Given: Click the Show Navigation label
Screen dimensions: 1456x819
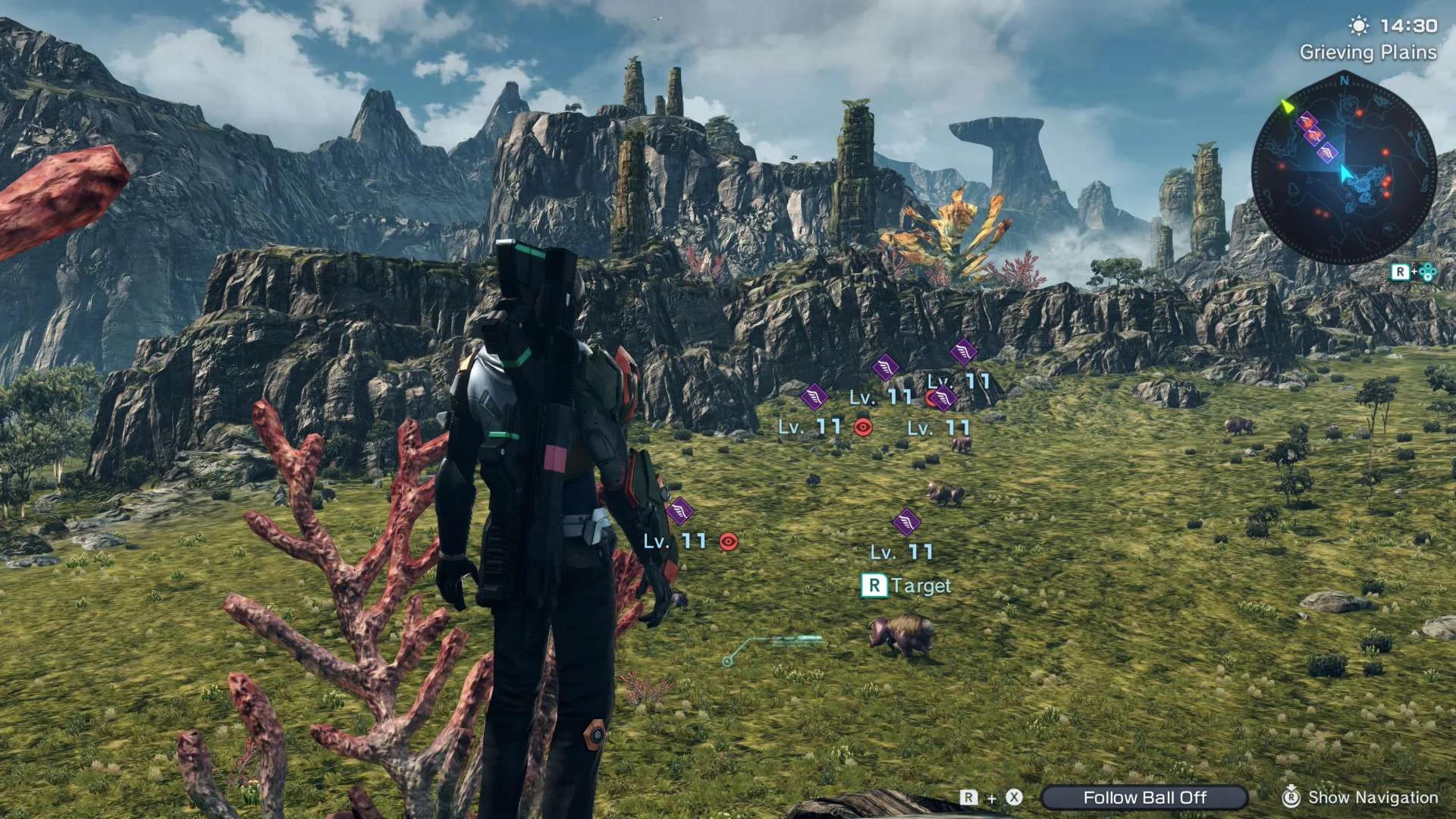Looking at the screenshot, I should point(1373,797).
